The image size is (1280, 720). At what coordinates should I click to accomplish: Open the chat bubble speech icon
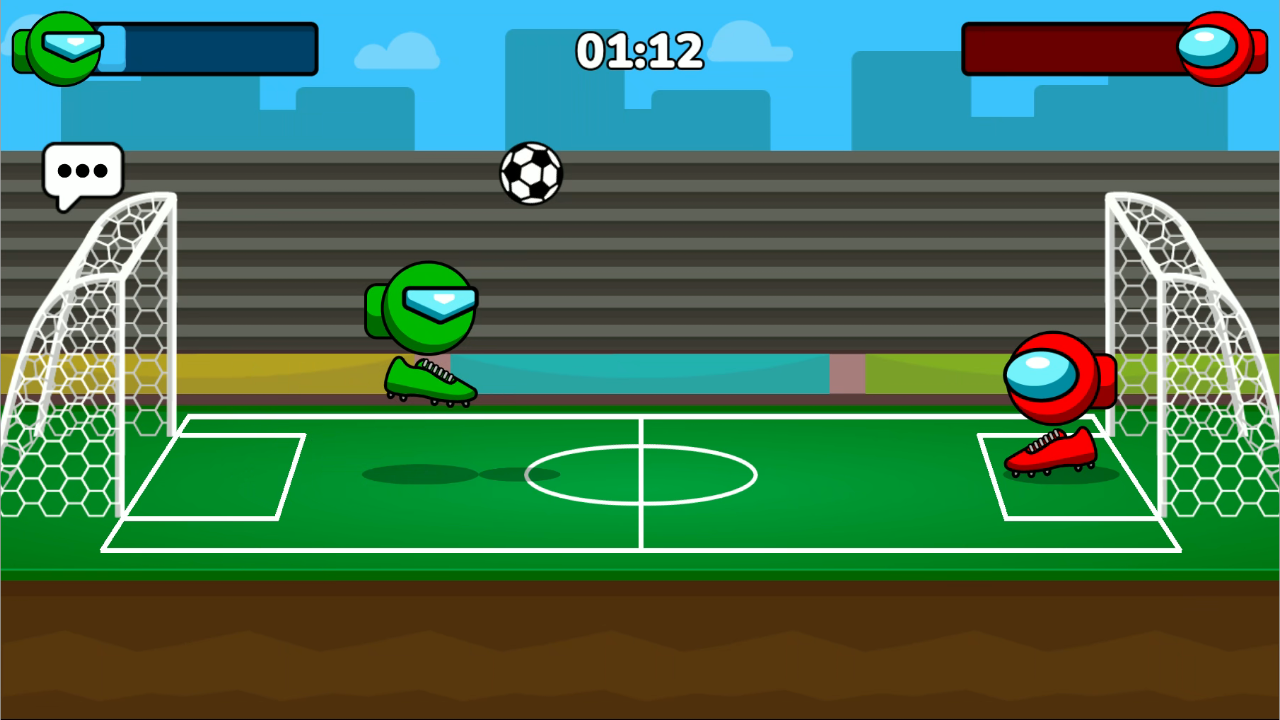84,172
